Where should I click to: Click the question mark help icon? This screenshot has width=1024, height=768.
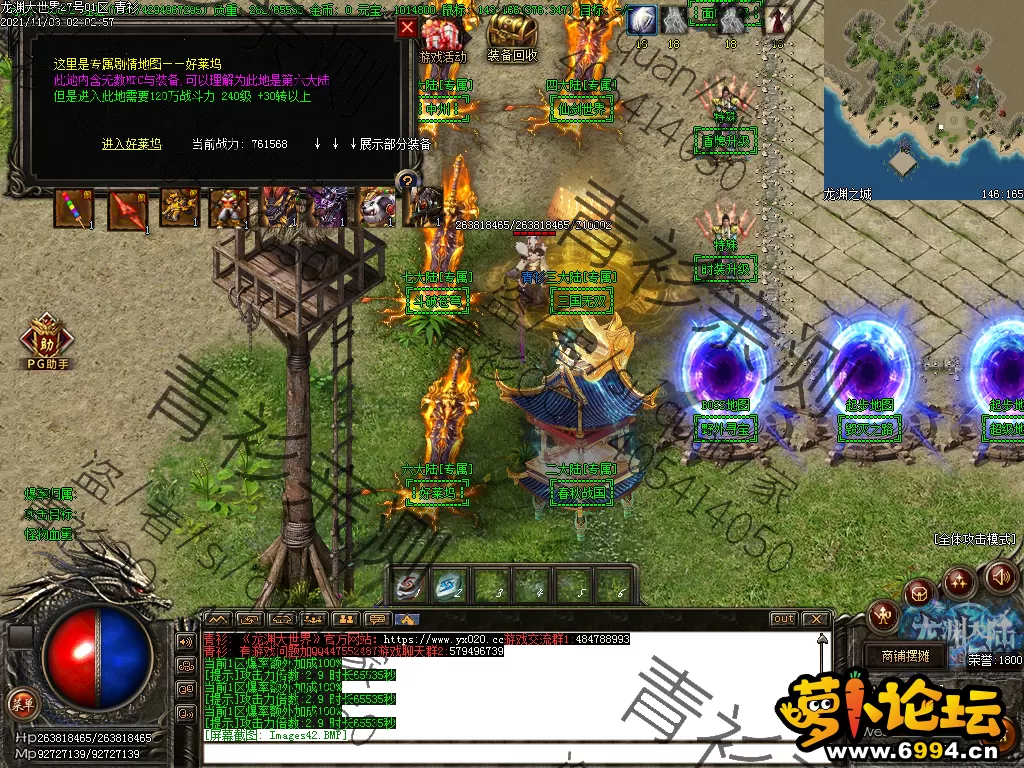point(407,181)
